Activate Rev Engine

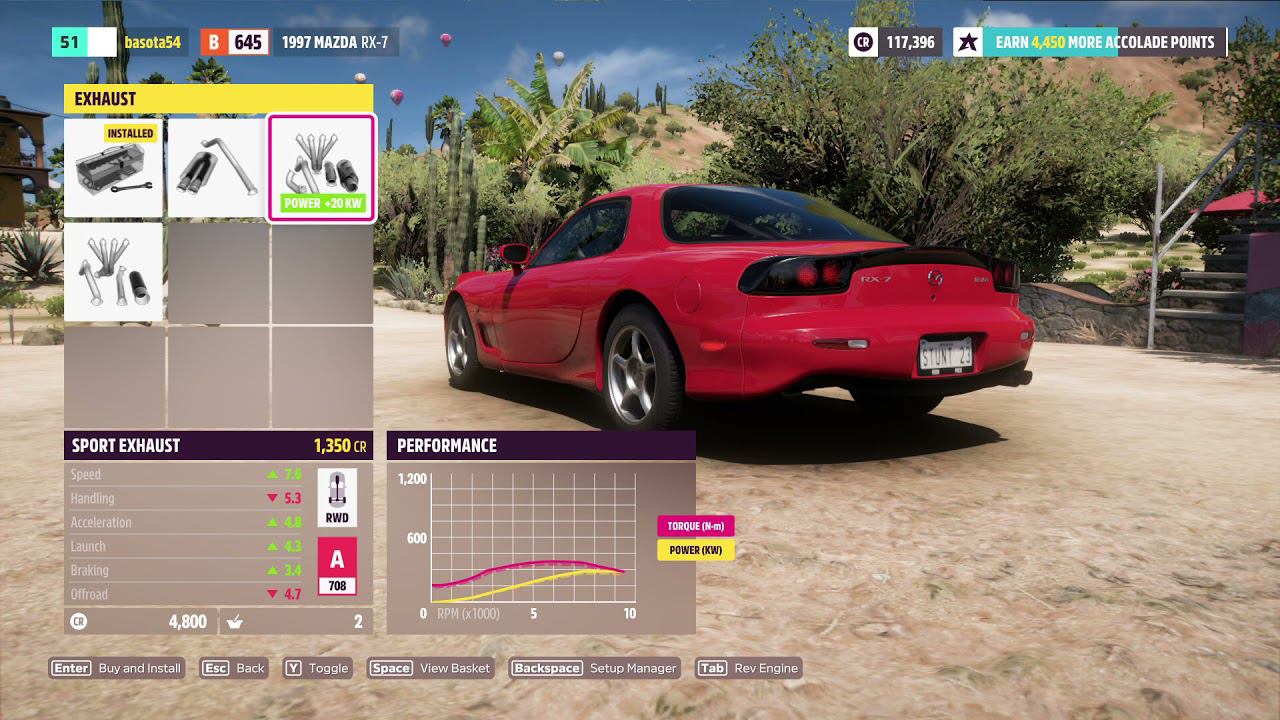(x=749, y=668)
